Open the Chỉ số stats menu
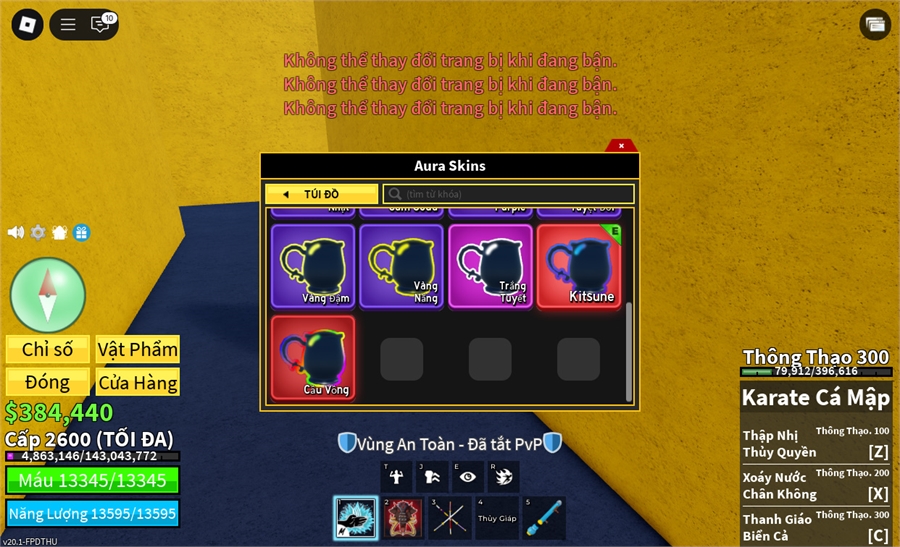This screenshot has width=900, height=547. click(x=48, y=349)
